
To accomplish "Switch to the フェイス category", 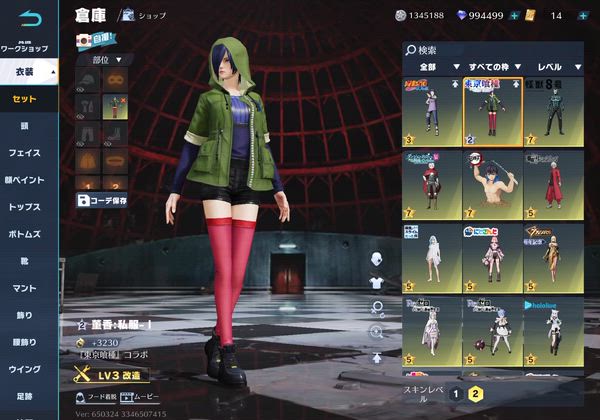I will (25, 153).
